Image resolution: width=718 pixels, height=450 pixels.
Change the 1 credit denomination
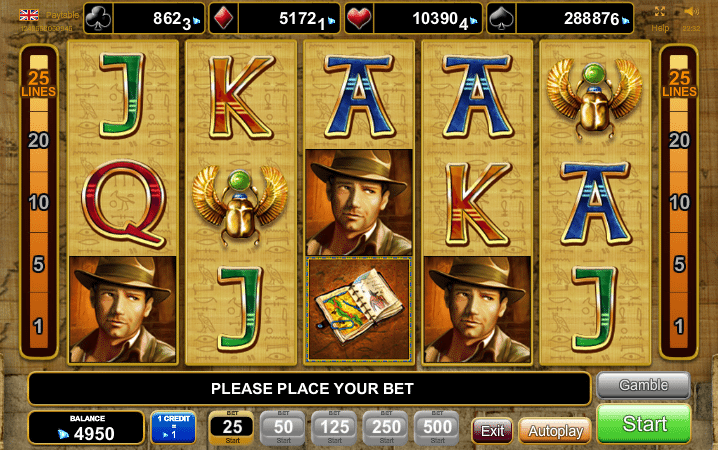(x=173, y=428)
